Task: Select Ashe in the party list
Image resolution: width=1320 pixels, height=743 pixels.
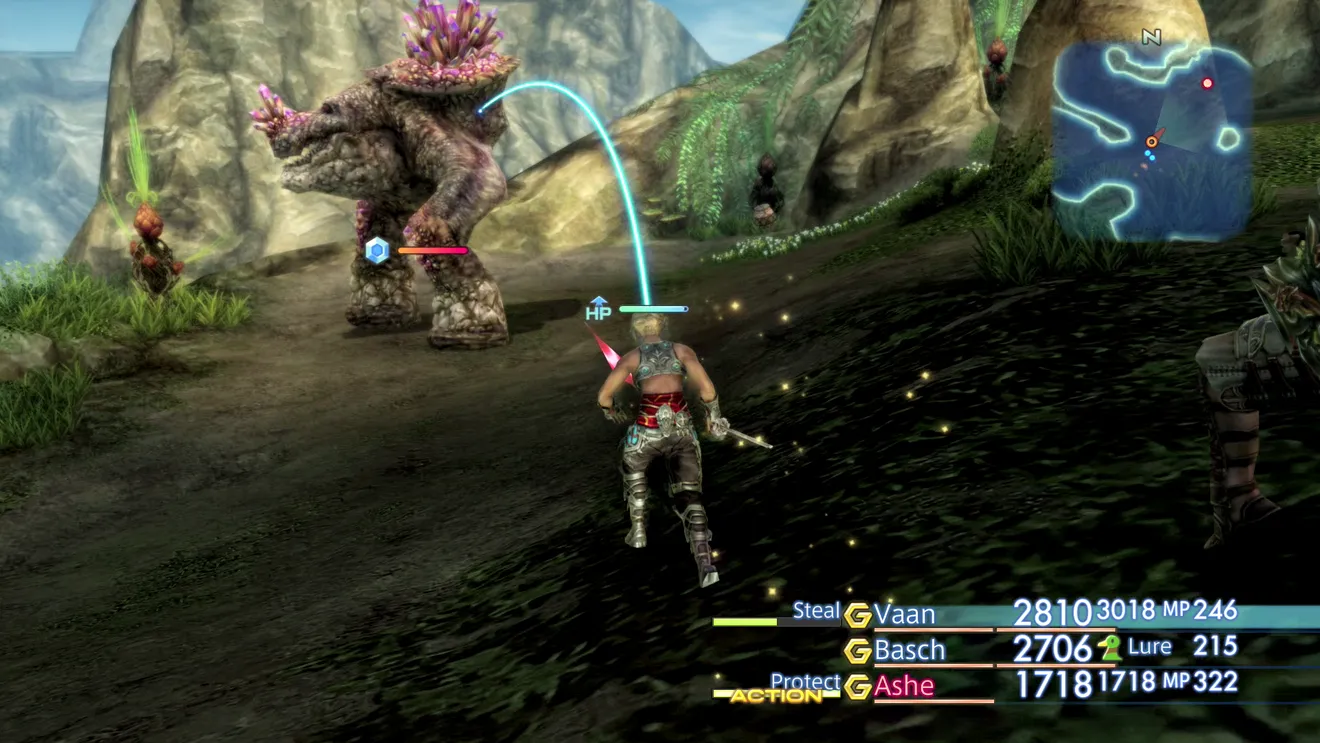Action: [x=904, y=686]
